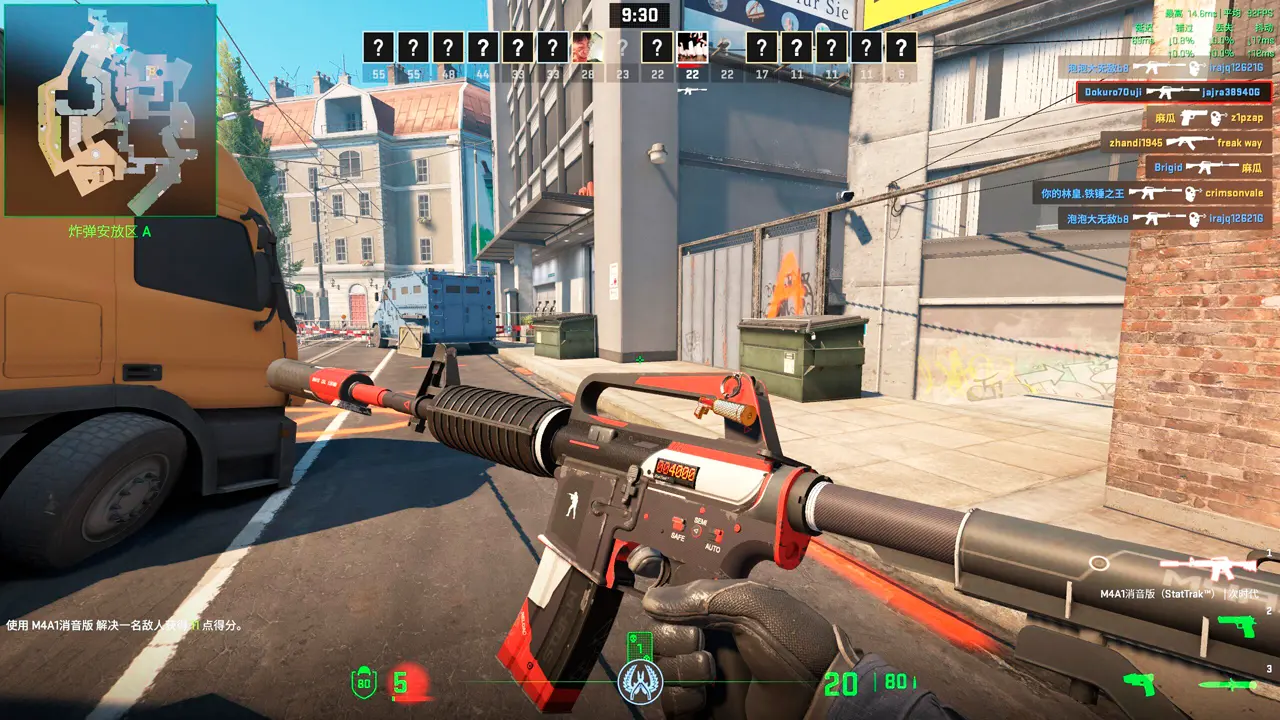
Task: Click the scoreboard avatar showing a face photo
Action: point(587,47)
